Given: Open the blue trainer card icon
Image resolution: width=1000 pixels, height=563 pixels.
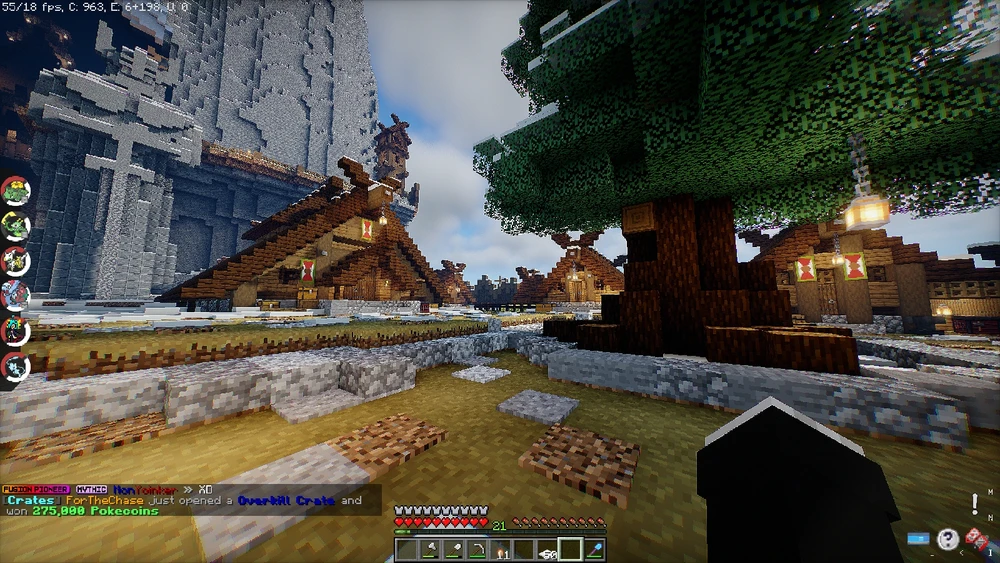Looking at the screenshot, I should tap(918, 539).
